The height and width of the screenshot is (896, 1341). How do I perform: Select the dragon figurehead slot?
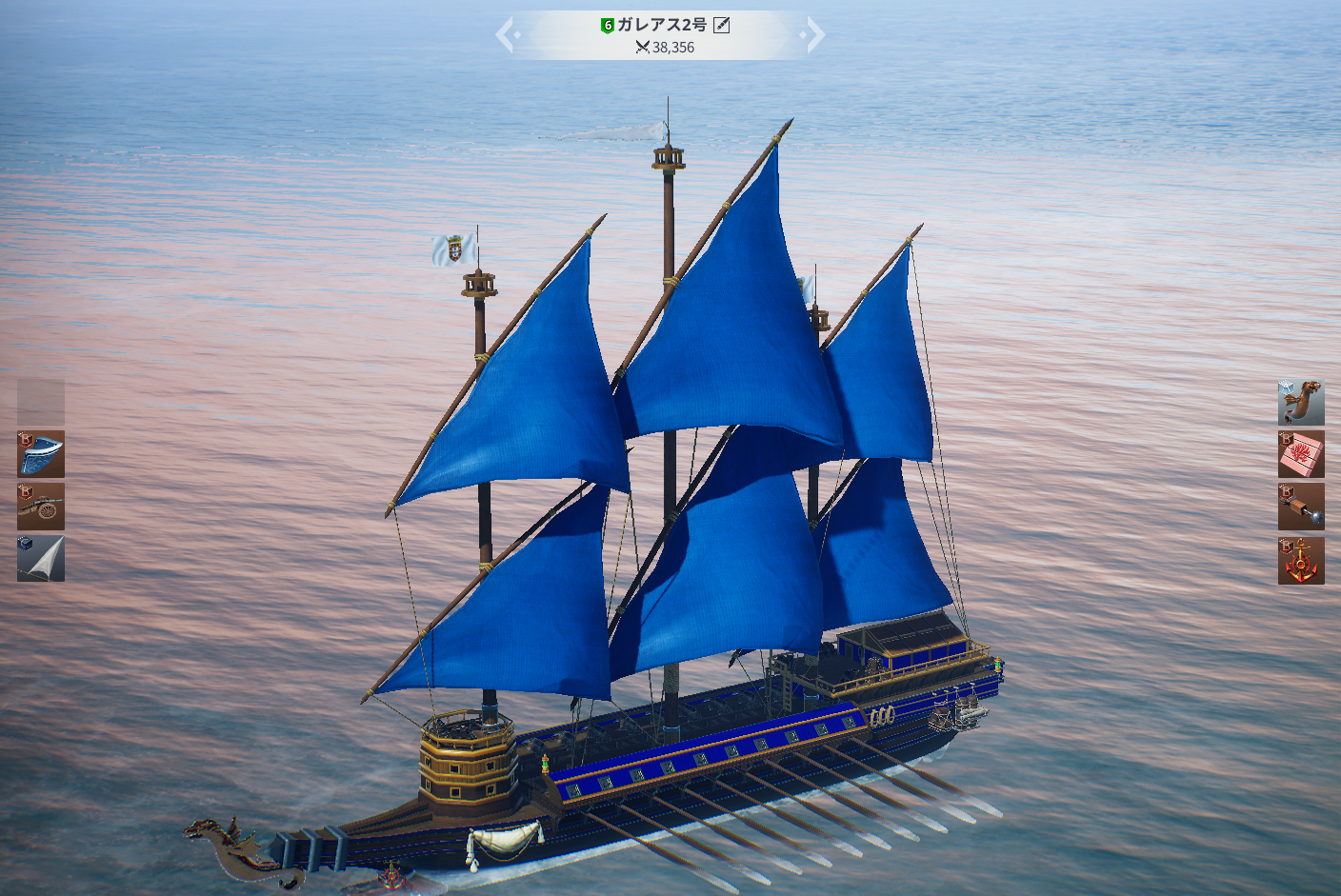[x=1301, y=403]
